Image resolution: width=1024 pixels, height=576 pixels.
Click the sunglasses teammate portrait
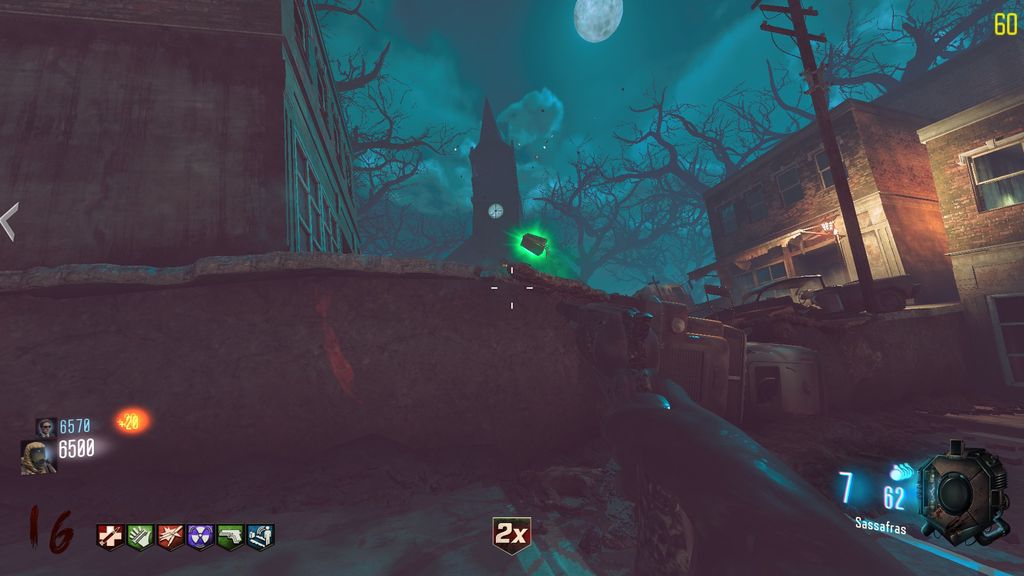[x=46, y=427]
